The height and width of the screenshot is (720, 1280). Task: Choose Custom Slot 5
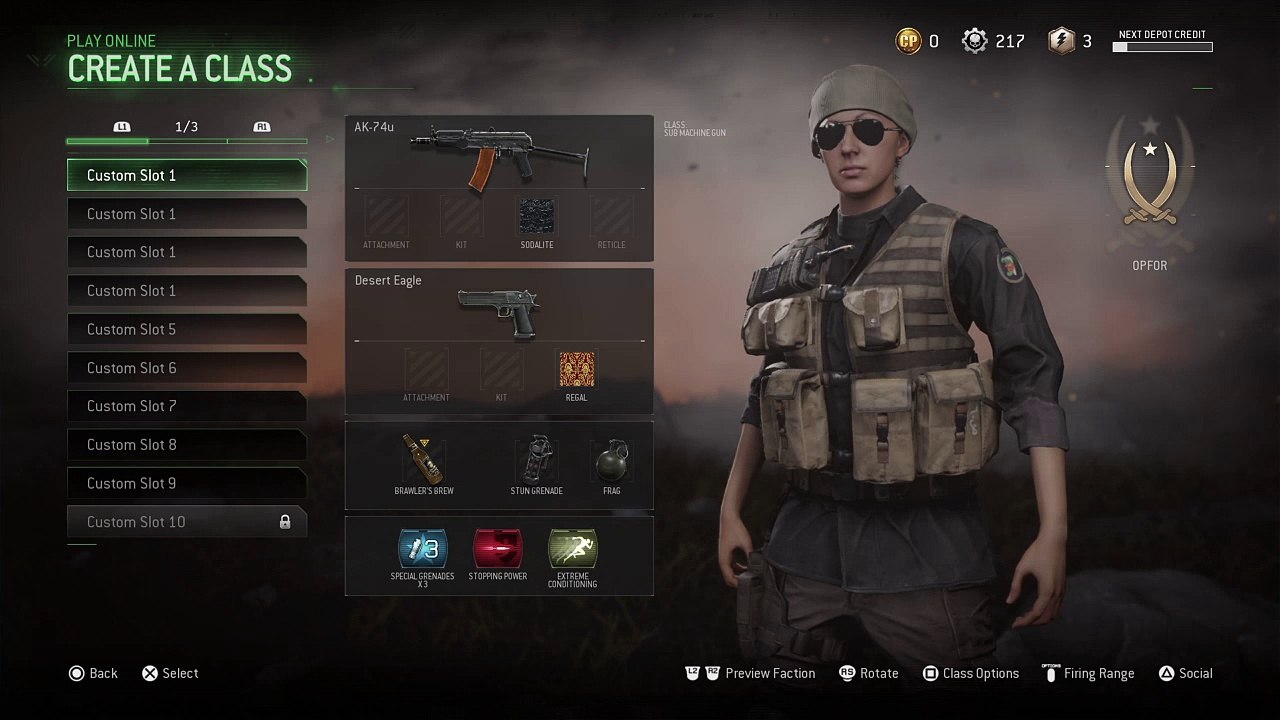click(187, 329)
